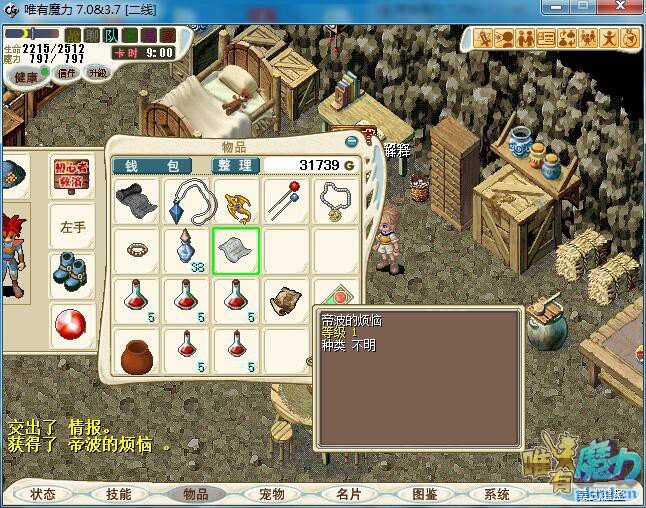Open the 名片 name card menu
Viewport: 646px width, 508px height.
(x=347, y=494)
